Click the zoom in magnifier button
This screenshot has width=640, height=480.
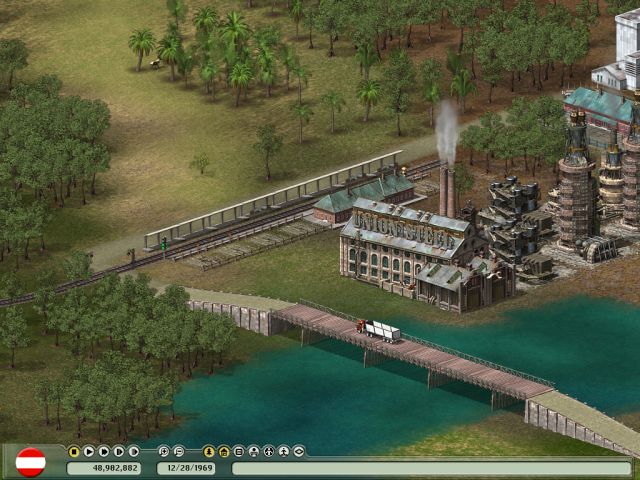coord(164,451)
